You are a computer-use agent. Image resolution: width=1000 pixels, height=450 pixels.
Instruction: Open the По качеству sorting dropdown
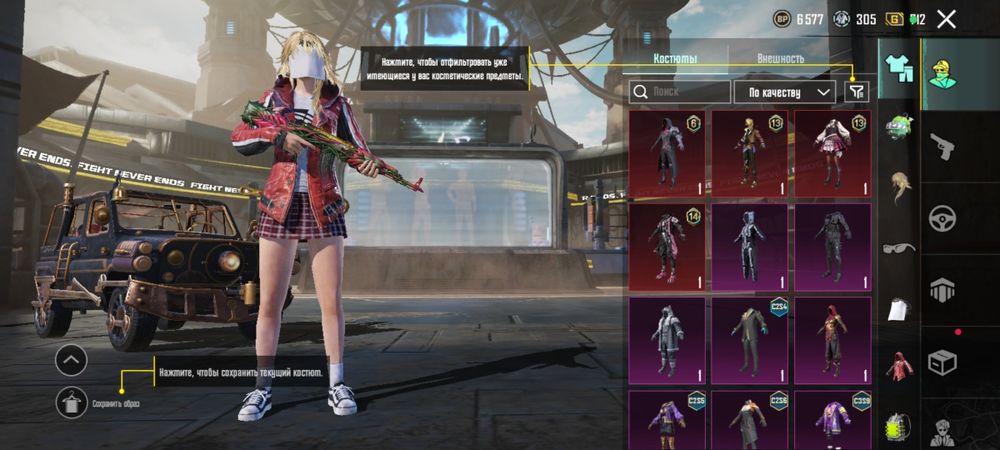pyautogui.click(x=785, y=92)
